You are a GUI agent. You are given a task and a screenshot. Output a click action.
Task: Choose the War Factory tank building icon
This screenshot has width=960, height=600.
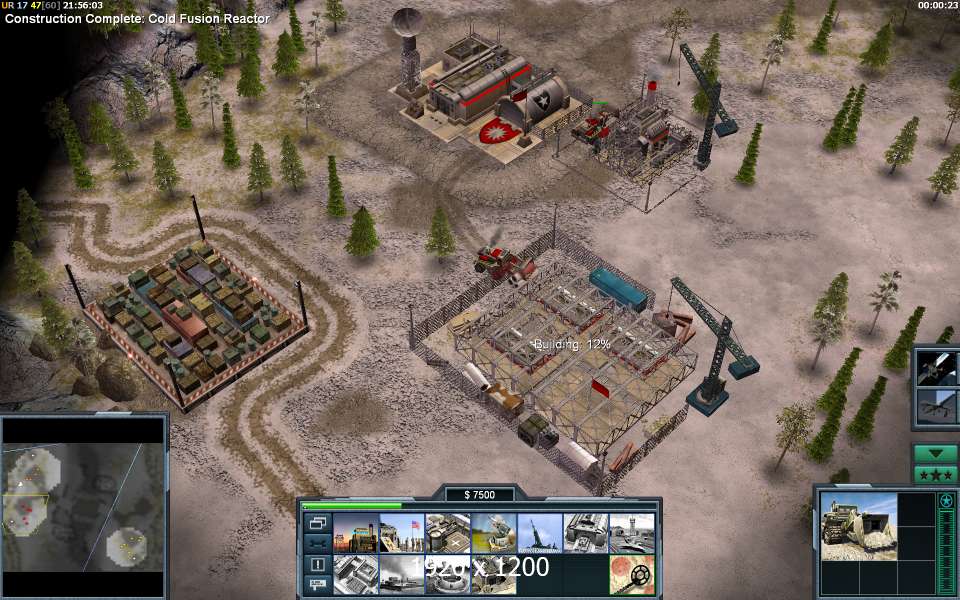[585, 533]
